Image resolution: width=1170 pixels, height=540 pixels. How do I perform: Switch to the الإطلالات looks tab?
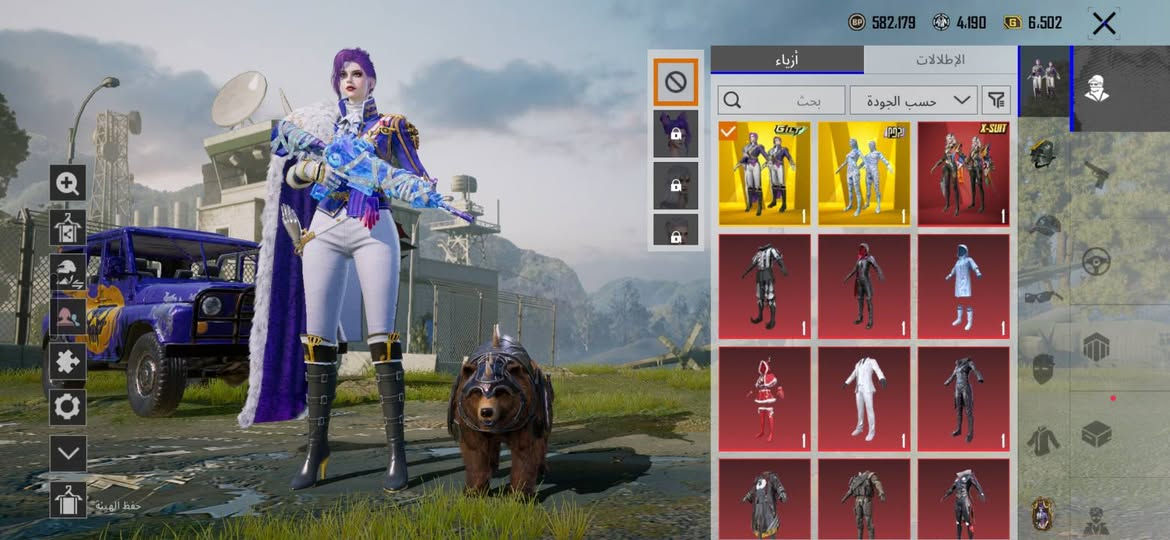(940, 60)
